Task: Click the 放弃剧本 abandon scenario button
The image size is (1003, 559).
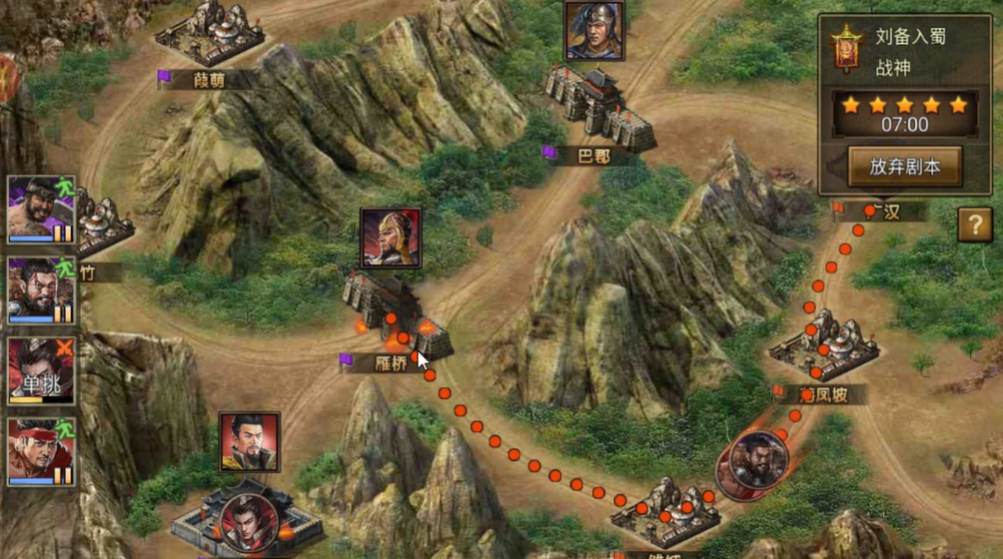Action: 904,166
